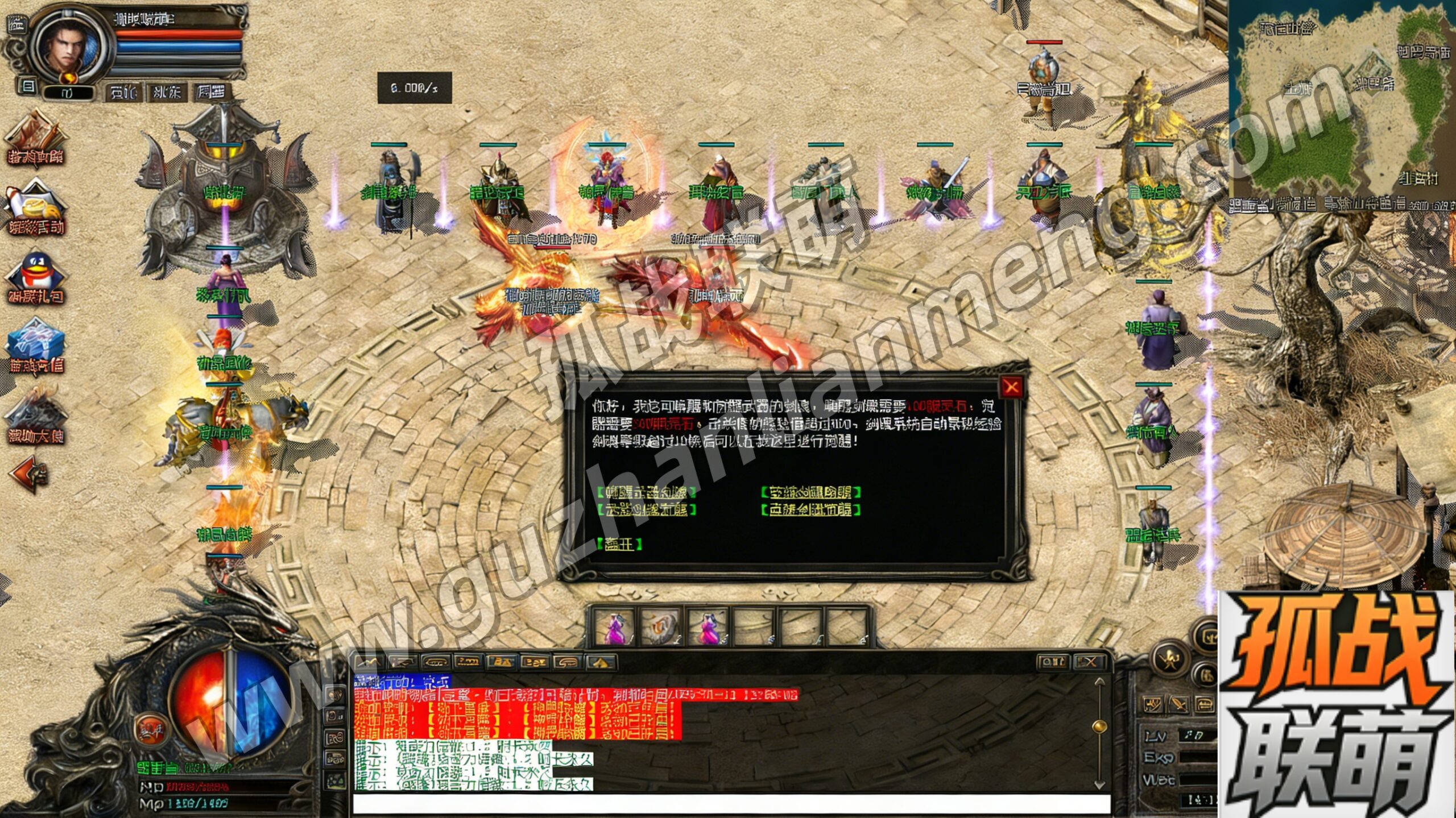
Task: Use the second hotbar slot scroll item
Action: 660,627
